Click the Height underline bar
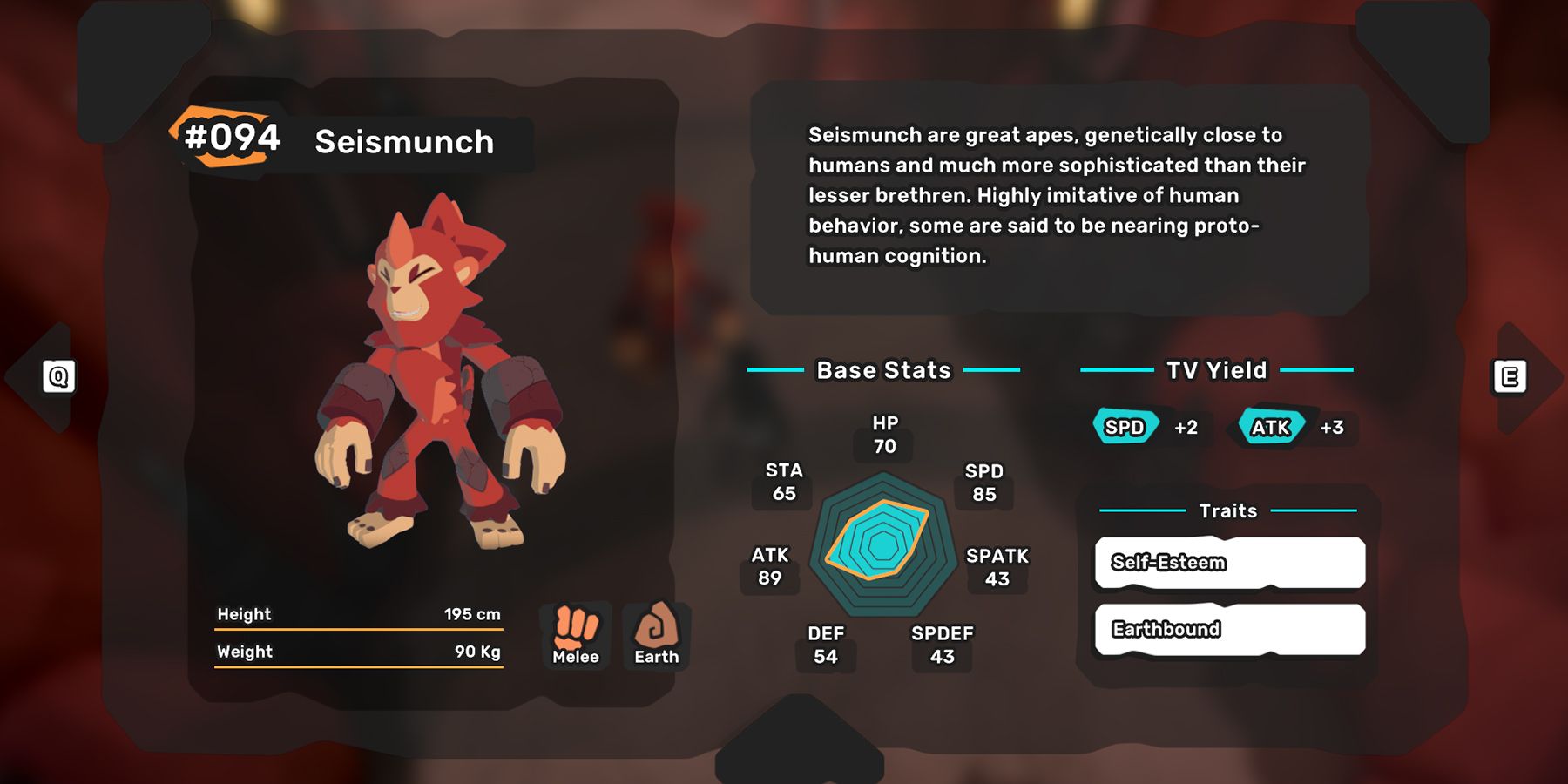The image size is (1568, 784). coord(359,627)
